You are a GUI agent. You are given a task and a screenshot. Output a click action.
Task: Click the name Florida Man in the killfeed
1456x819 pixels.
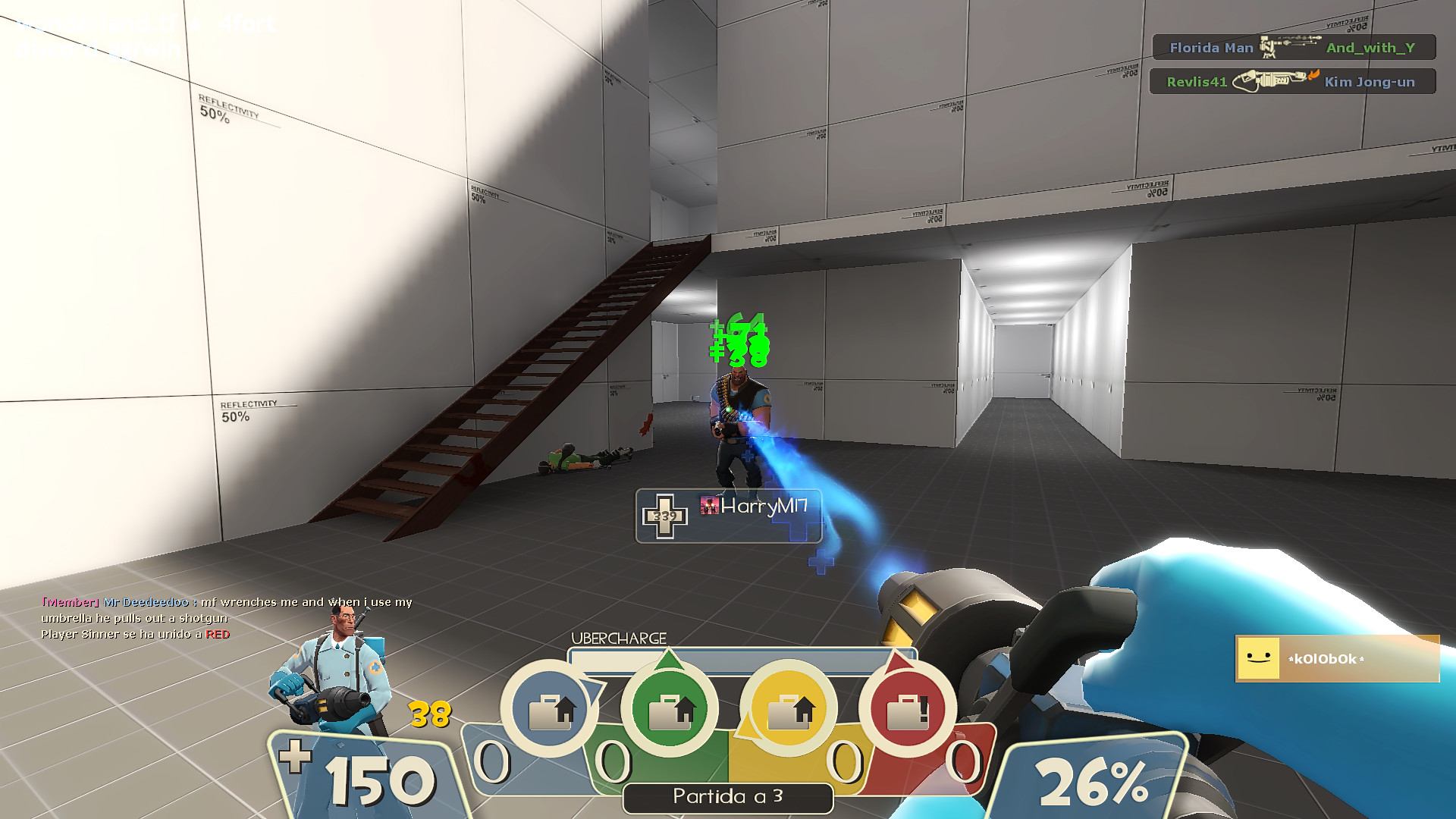[x=1211, y=47]
